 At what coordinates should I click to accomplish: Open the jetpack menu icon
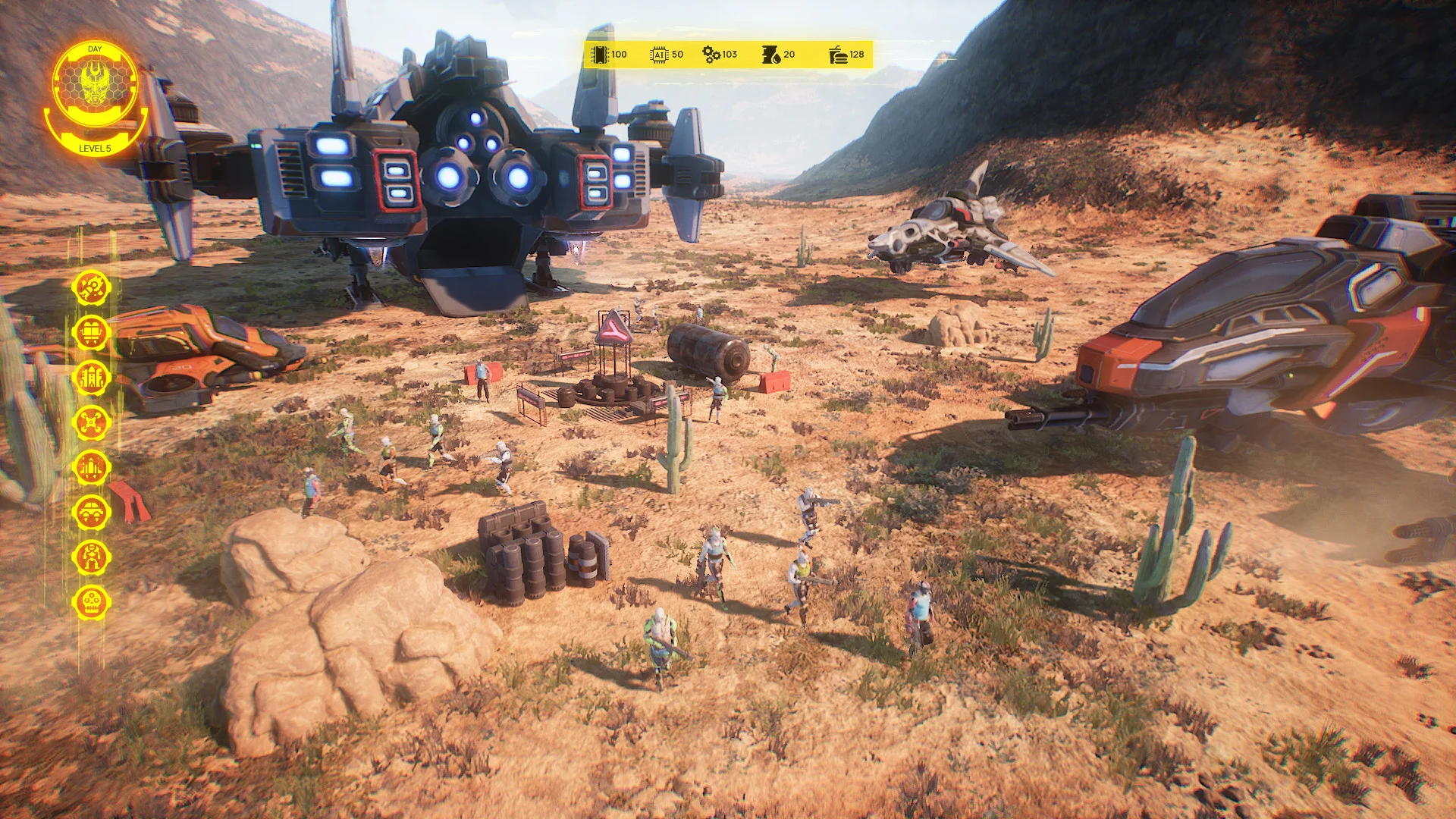(x=92, y=332)
